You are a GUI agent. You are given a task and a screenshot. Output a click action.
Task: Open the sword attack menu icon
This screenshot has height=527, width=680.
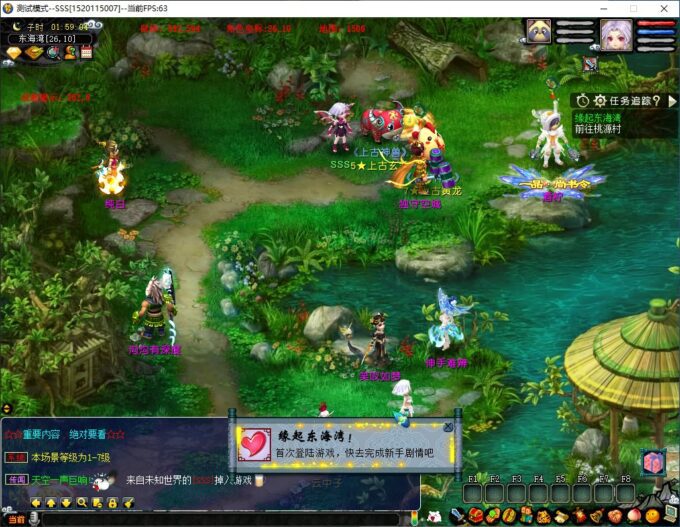point(459,516)
